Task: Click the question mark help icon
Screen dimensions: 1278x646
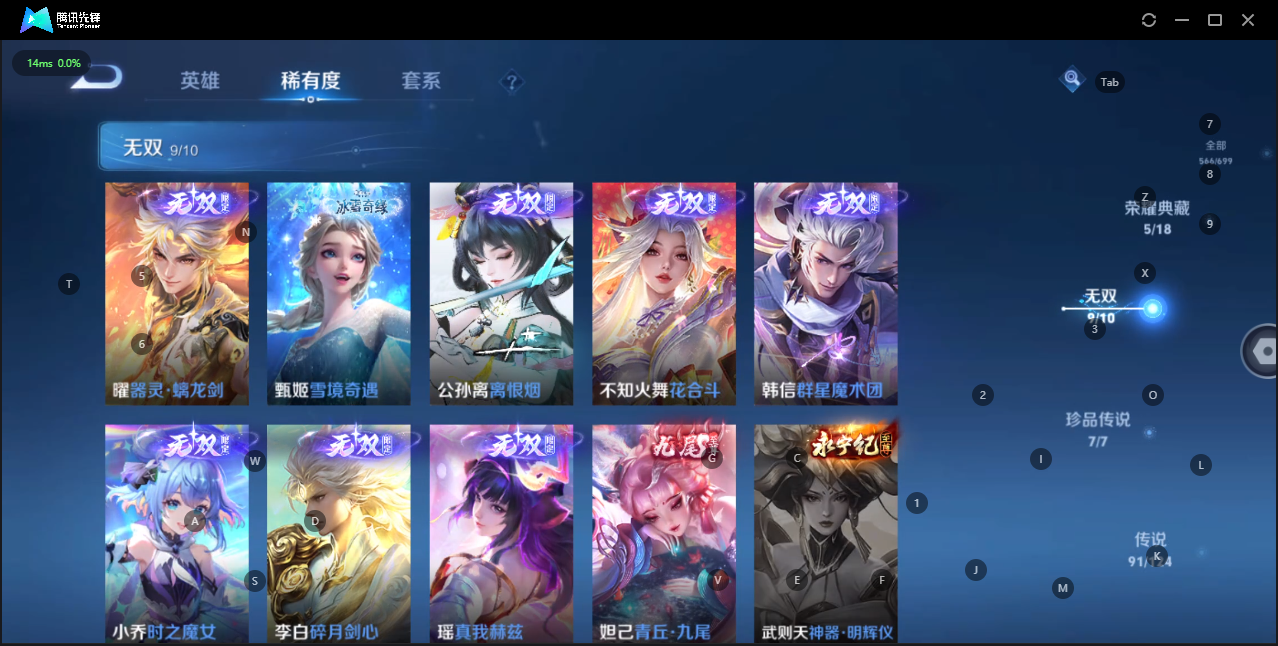Action: (511, 82)
